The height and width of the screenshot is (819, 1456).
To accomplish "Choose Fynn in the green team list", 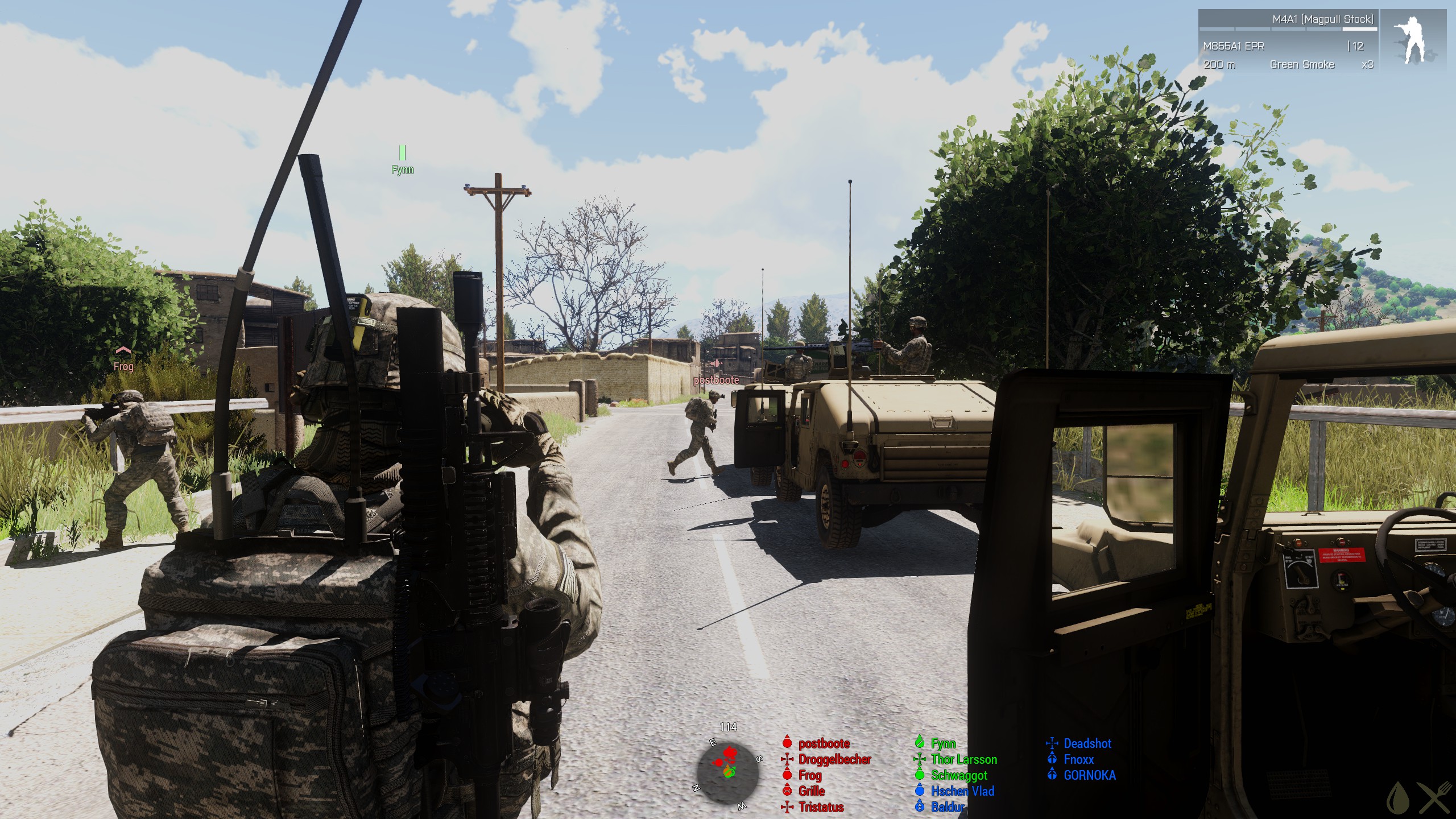I will [x=943, y=743].
